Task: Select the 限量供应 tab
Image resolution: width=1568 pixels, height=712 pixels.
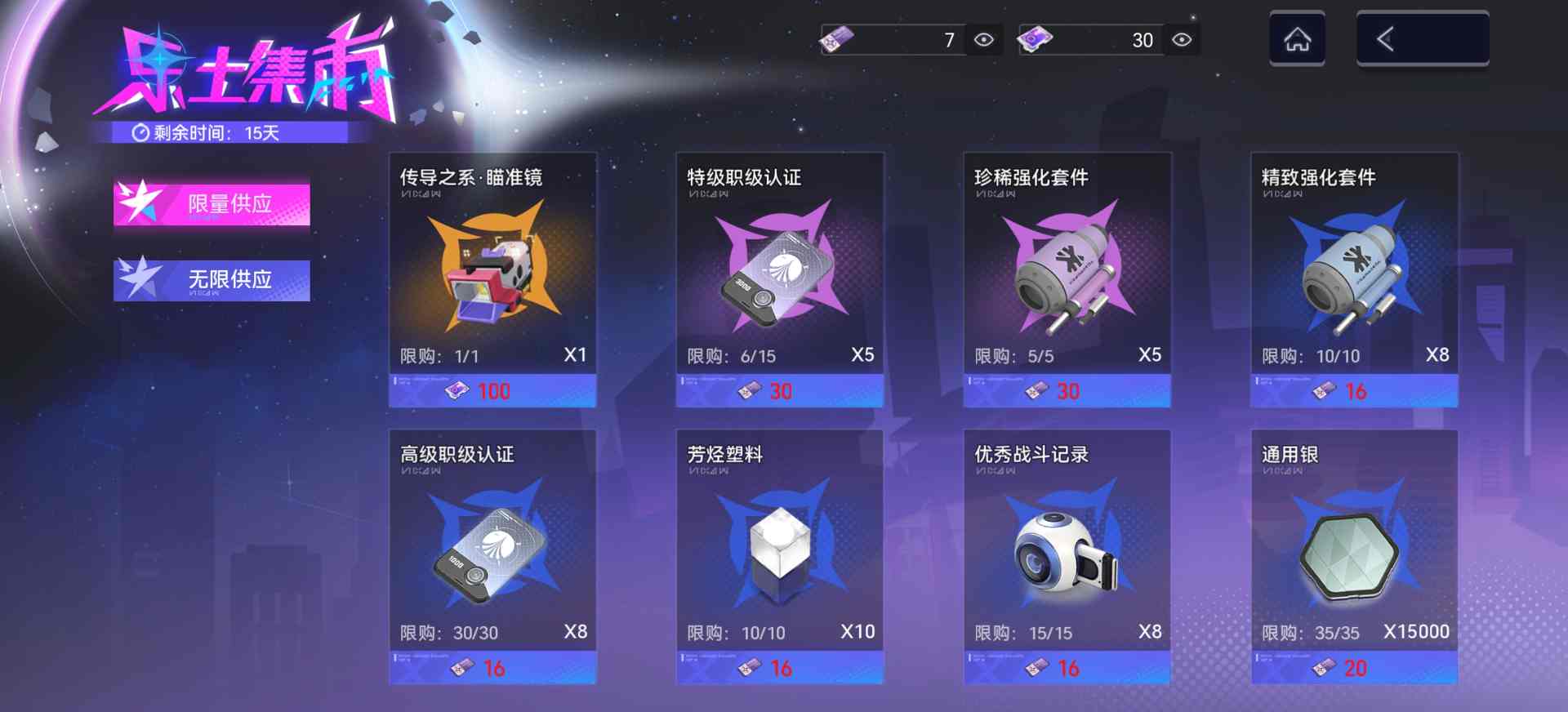Action: coord(212,204)
